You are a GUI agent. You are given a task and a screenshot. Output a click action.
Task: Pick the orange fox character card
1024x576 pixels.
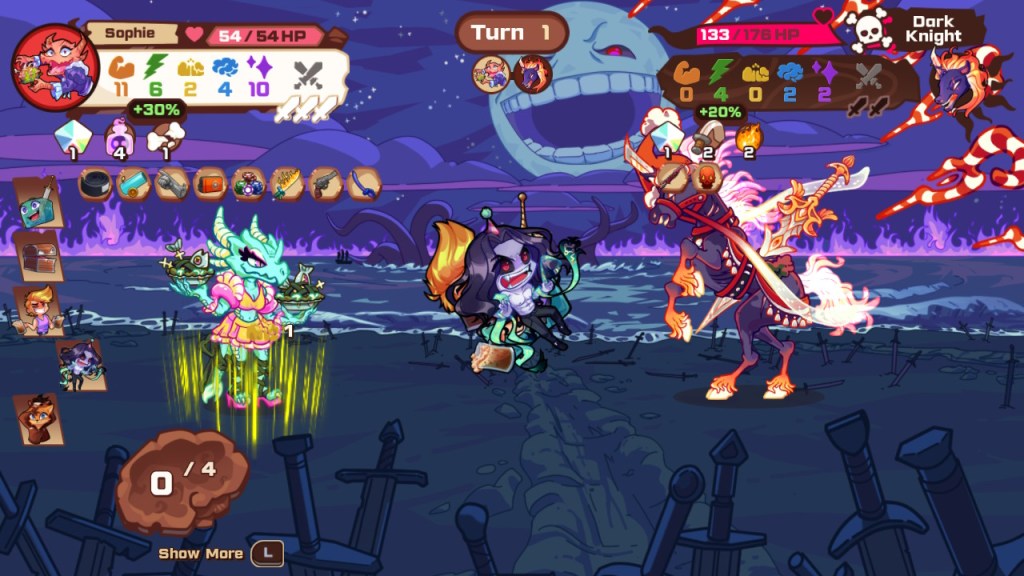point(38,419)
